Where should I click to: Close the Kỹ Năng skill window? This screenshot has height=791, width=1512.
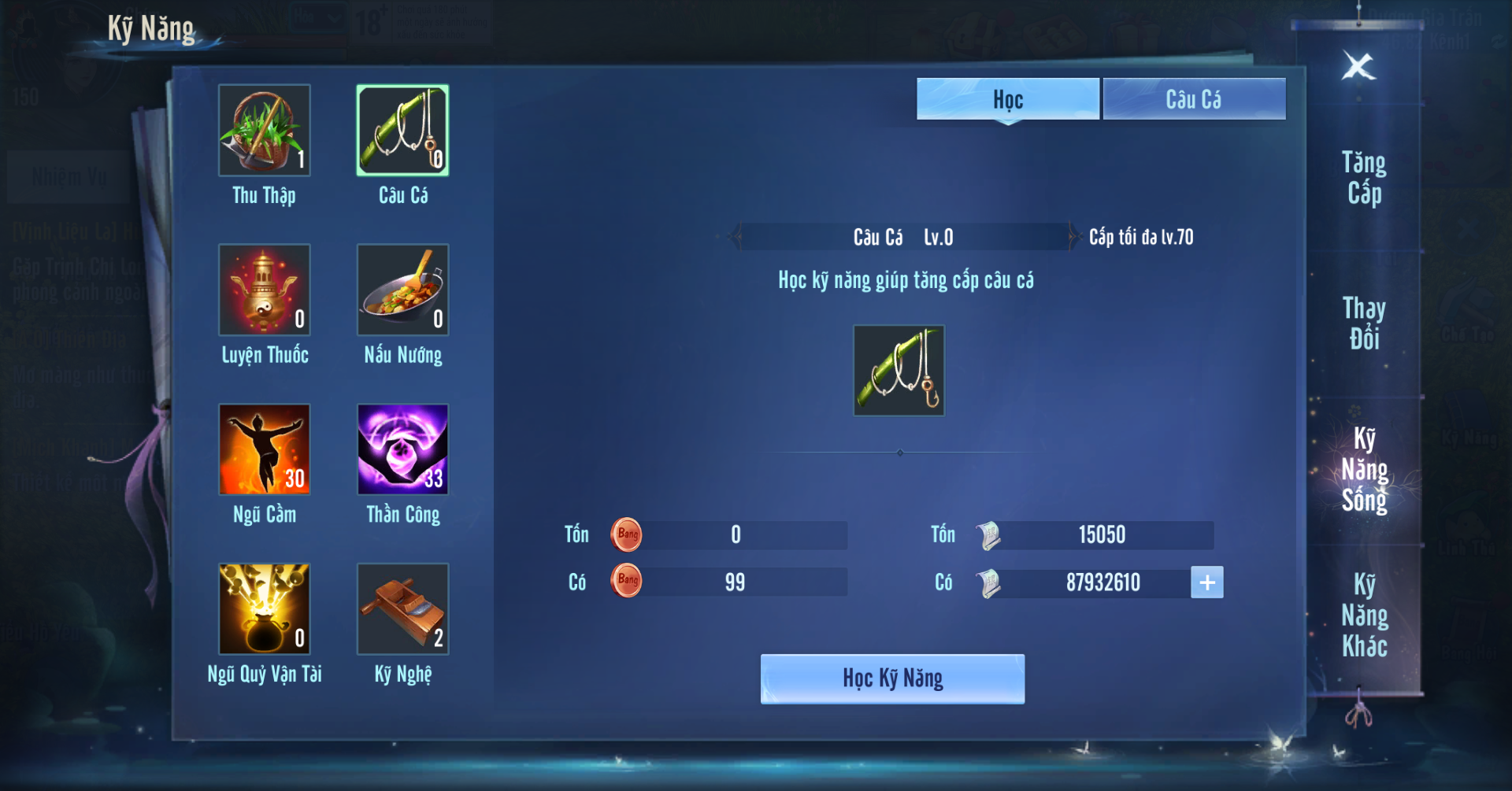[x=1358, y=66]
